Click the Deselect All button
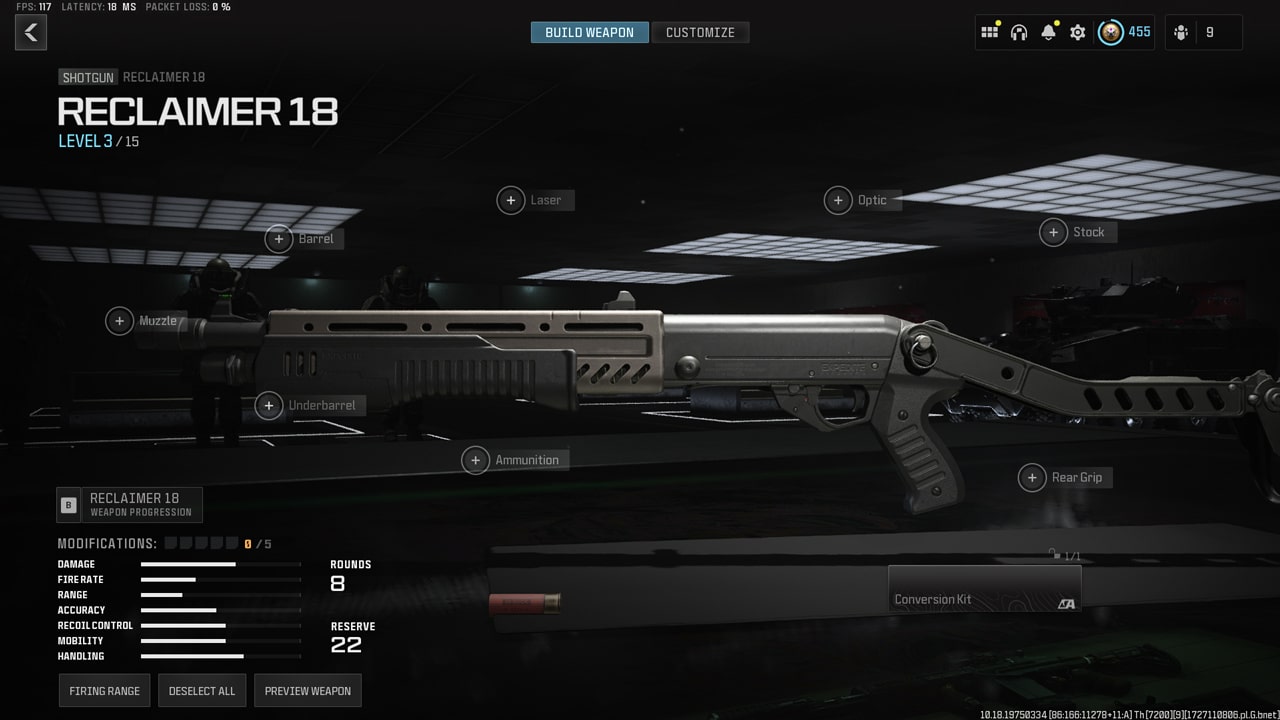Image resolution: width=1280 pixels, height=720 pixels. [x=202, y=690]
